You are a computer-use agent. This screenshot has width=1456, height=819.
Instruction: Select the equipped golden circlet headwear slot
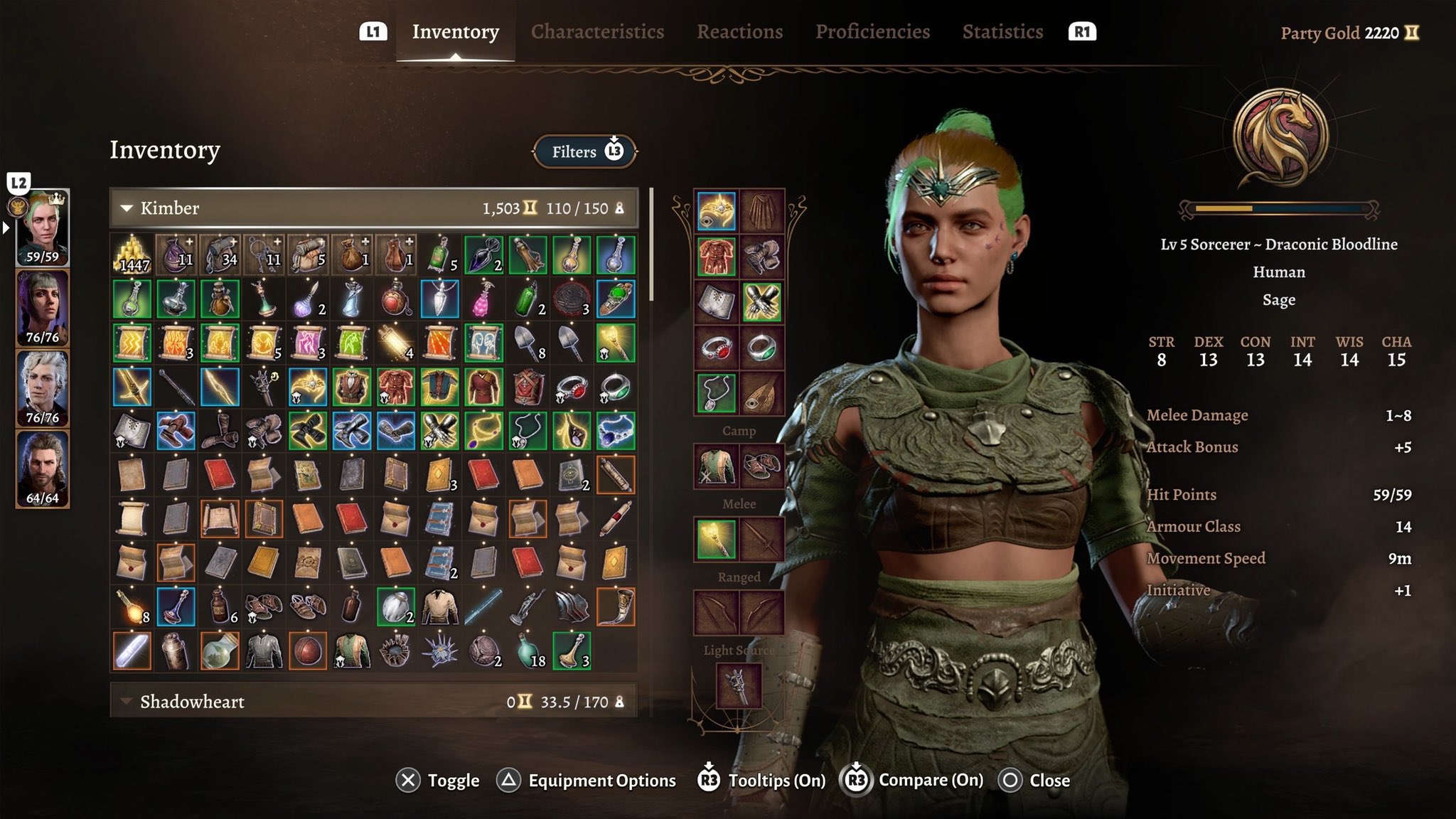[x=717, y=210]
